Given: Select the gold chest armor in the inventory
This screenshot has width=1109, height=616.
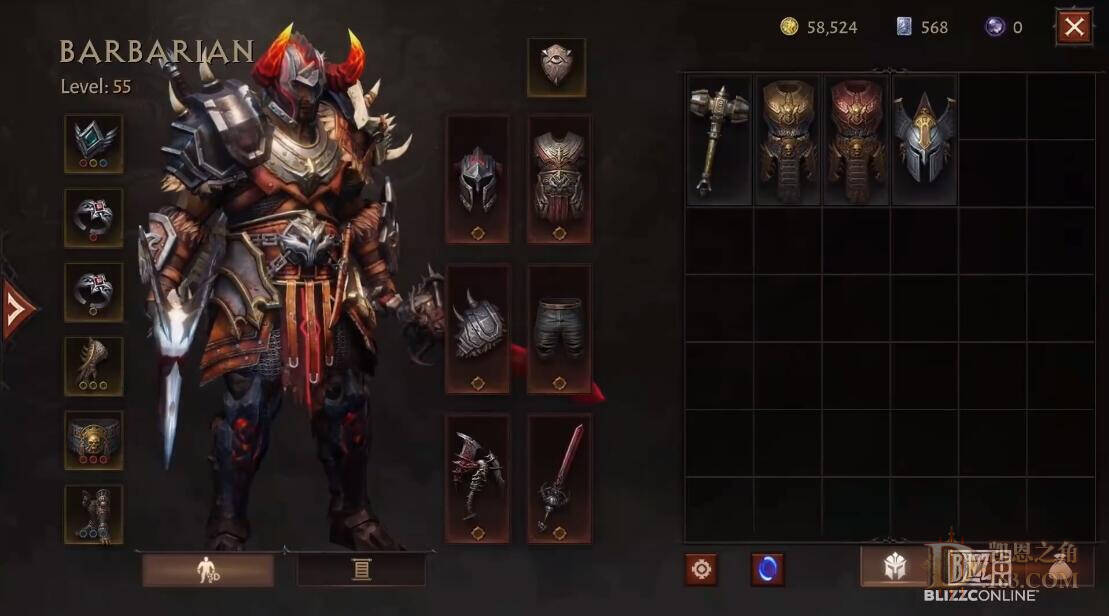Looking at the screenshot, I should pyautogui.click(x=787, y=140).
